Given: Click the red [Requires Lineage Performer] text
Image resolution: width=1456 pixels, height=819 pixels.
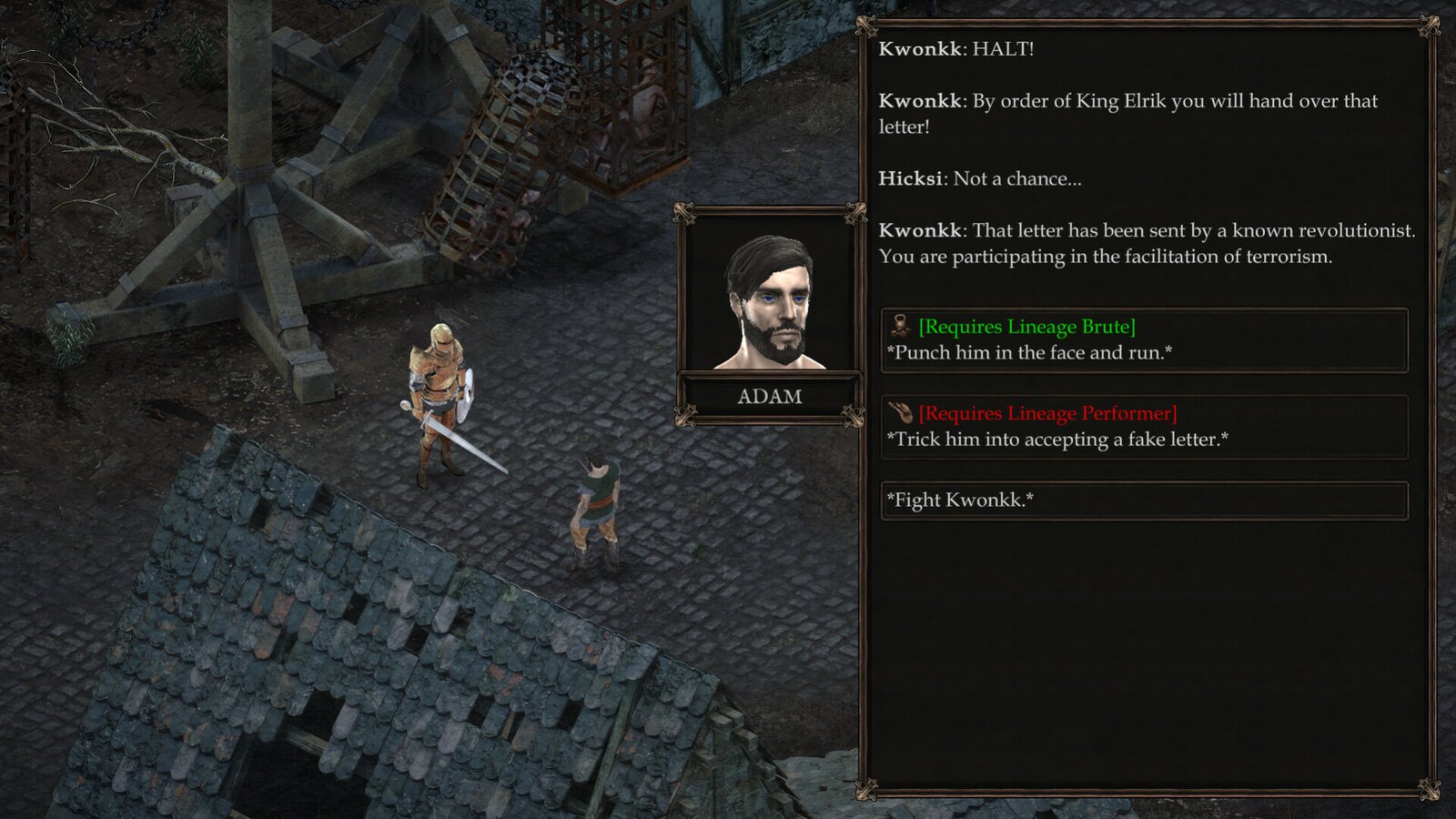Looking at the screenshot, I should pos(1046,411).
